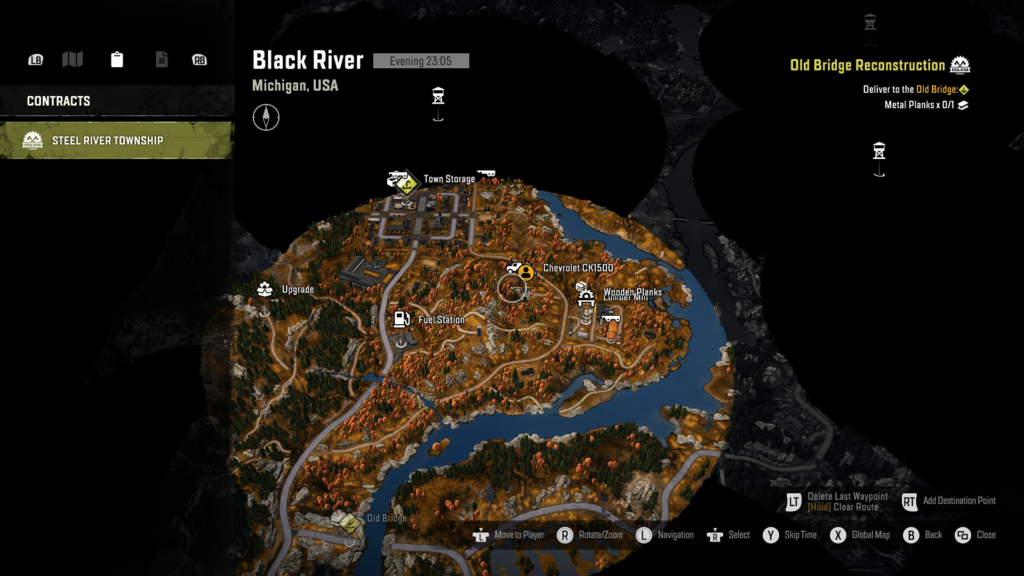Screen dimensions: 1024x576
Task: Switch to the folded map tab
Action: pos(72,60)
